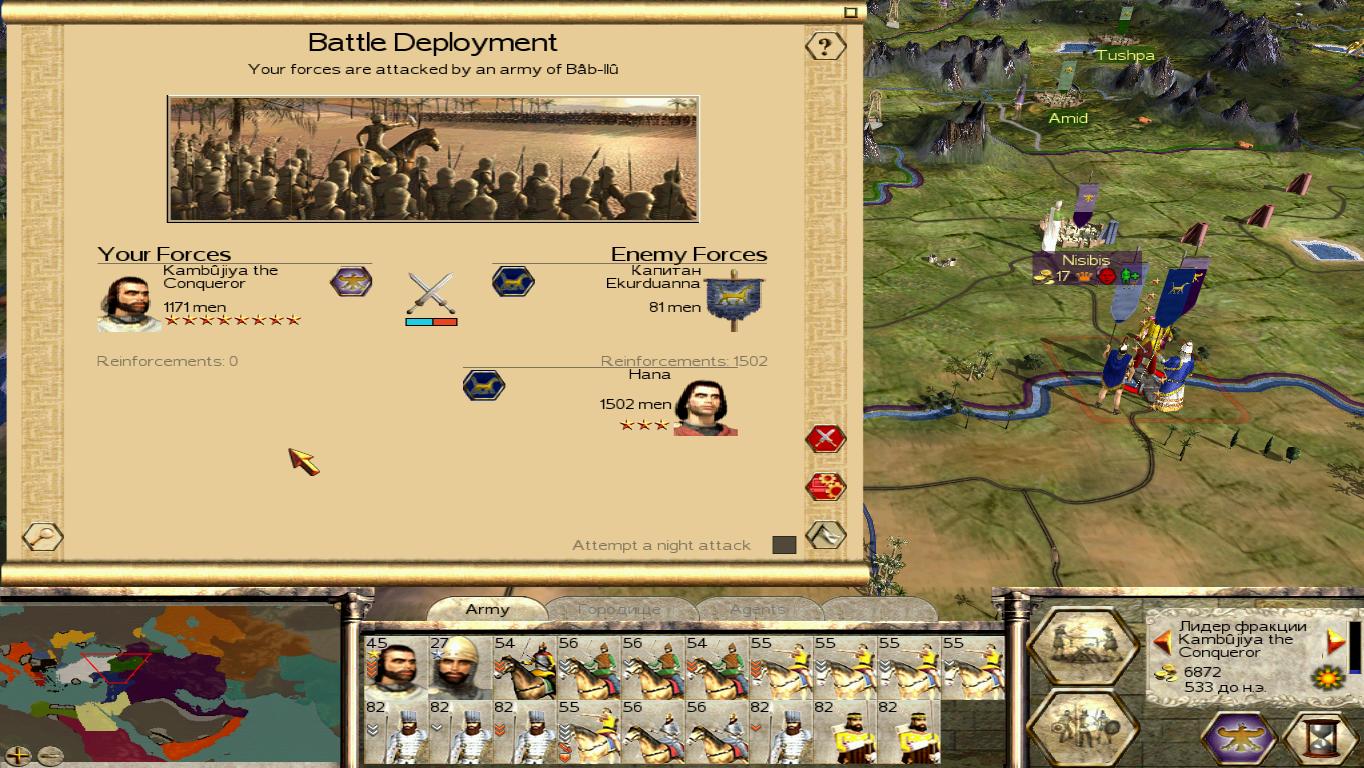Cycle to next character with right red arrow

pos(1335,641)
